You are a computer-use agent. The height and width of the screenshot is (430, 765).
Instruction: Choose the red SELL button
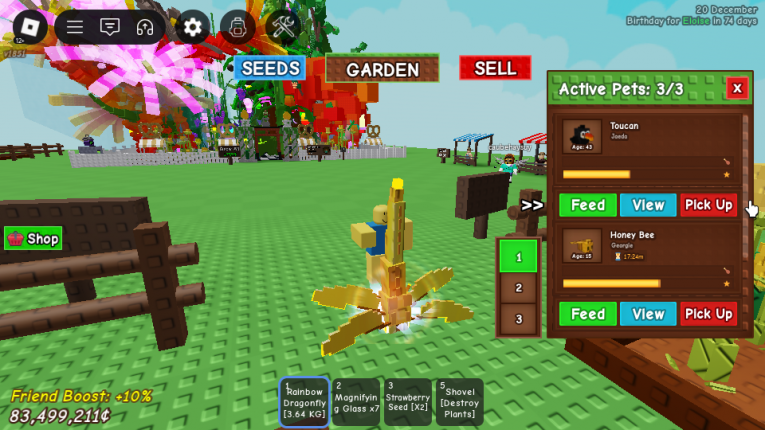495,68
